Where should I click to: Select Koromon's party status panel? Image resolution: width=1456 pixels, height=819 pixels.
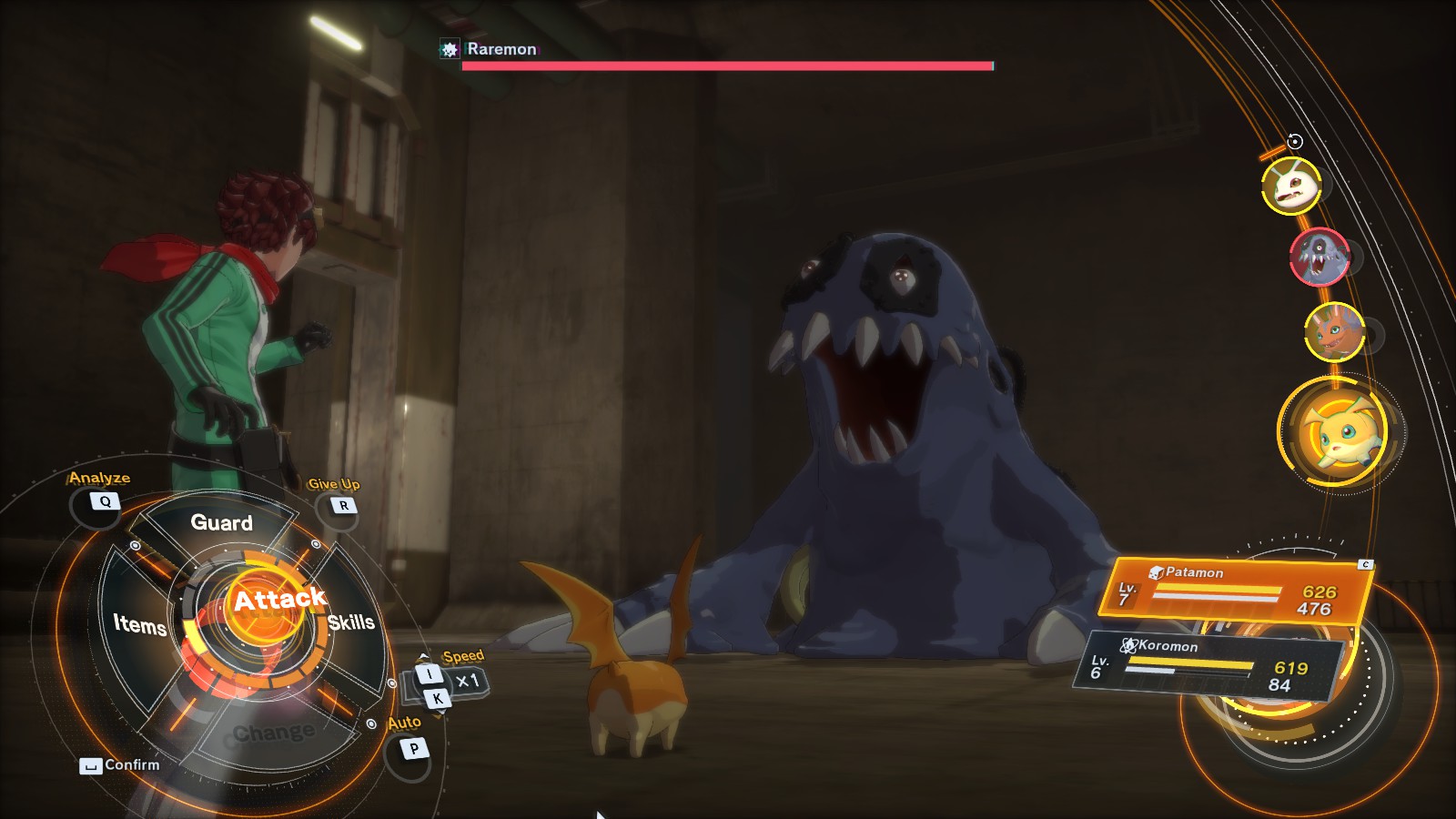pos(1208,664)
